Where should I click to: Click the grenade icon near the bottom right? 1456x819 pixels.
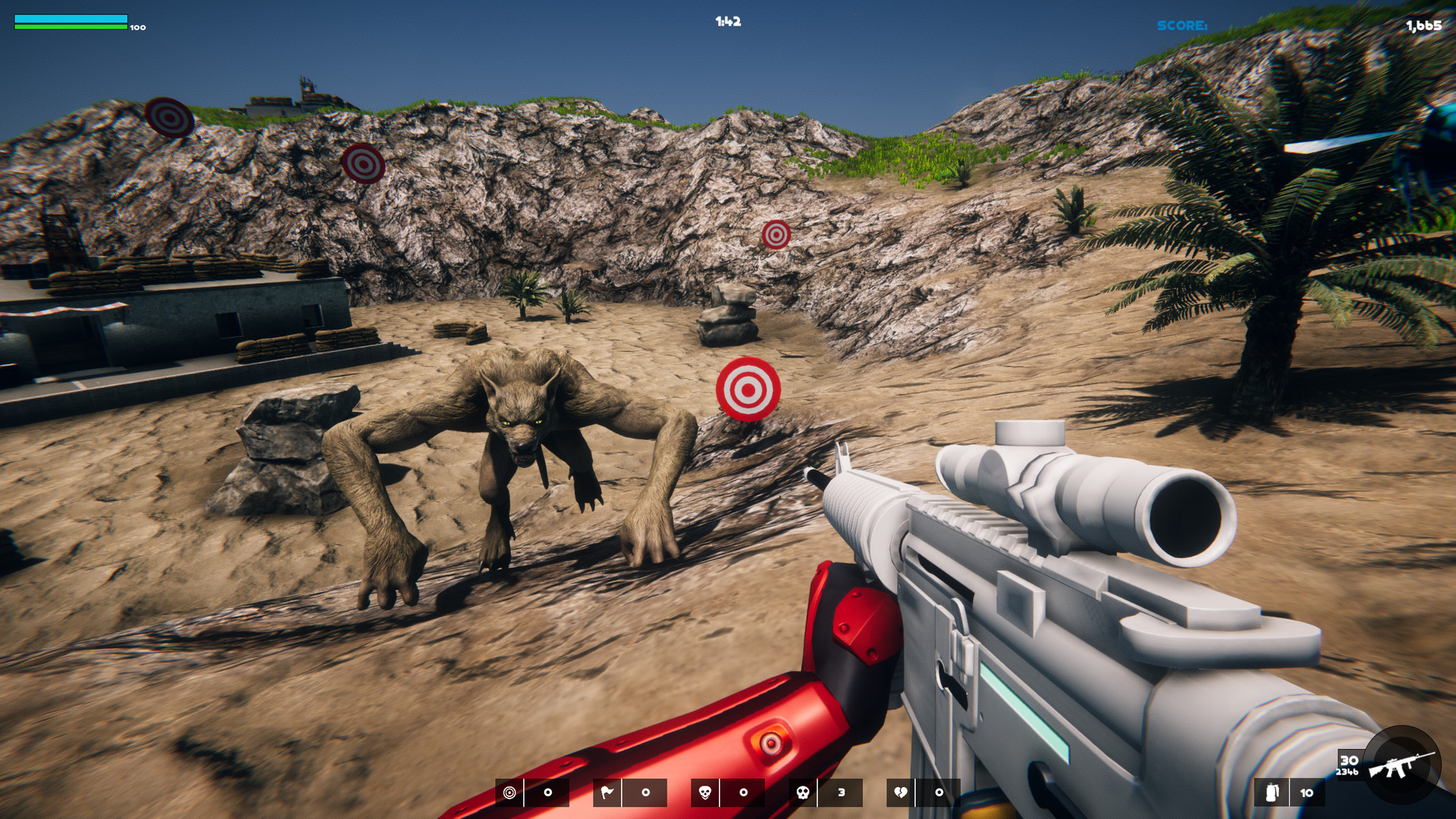pyautogui.click(x=1271, y=794)
